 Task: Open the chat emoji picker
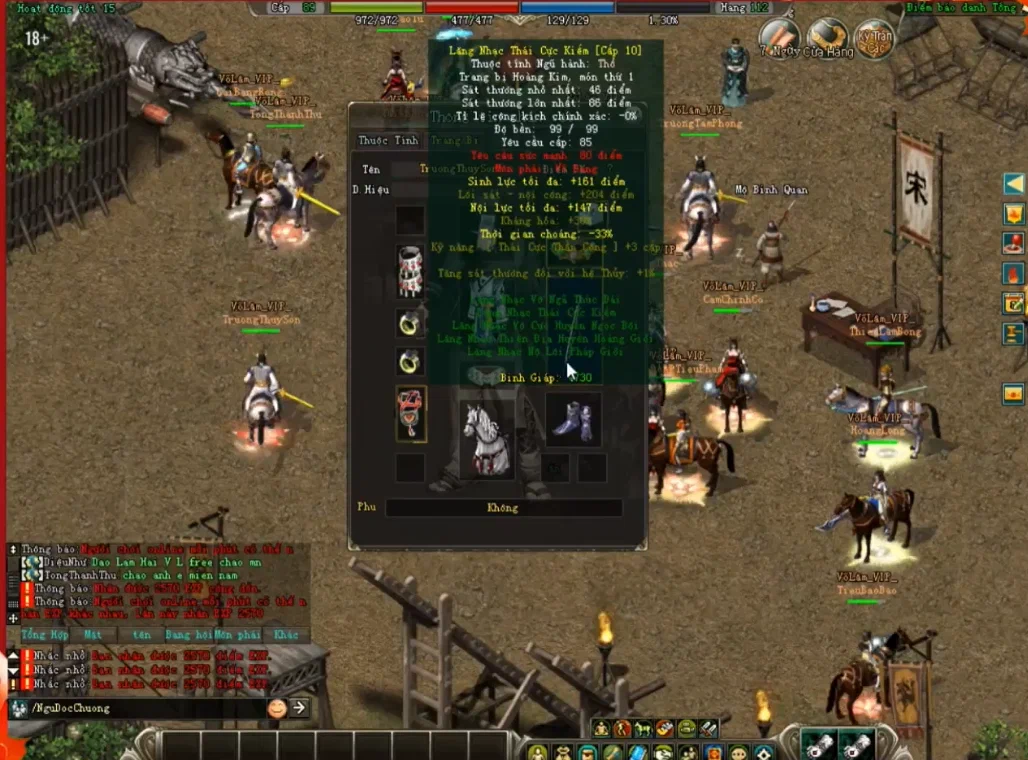click(x=277, y=708)
